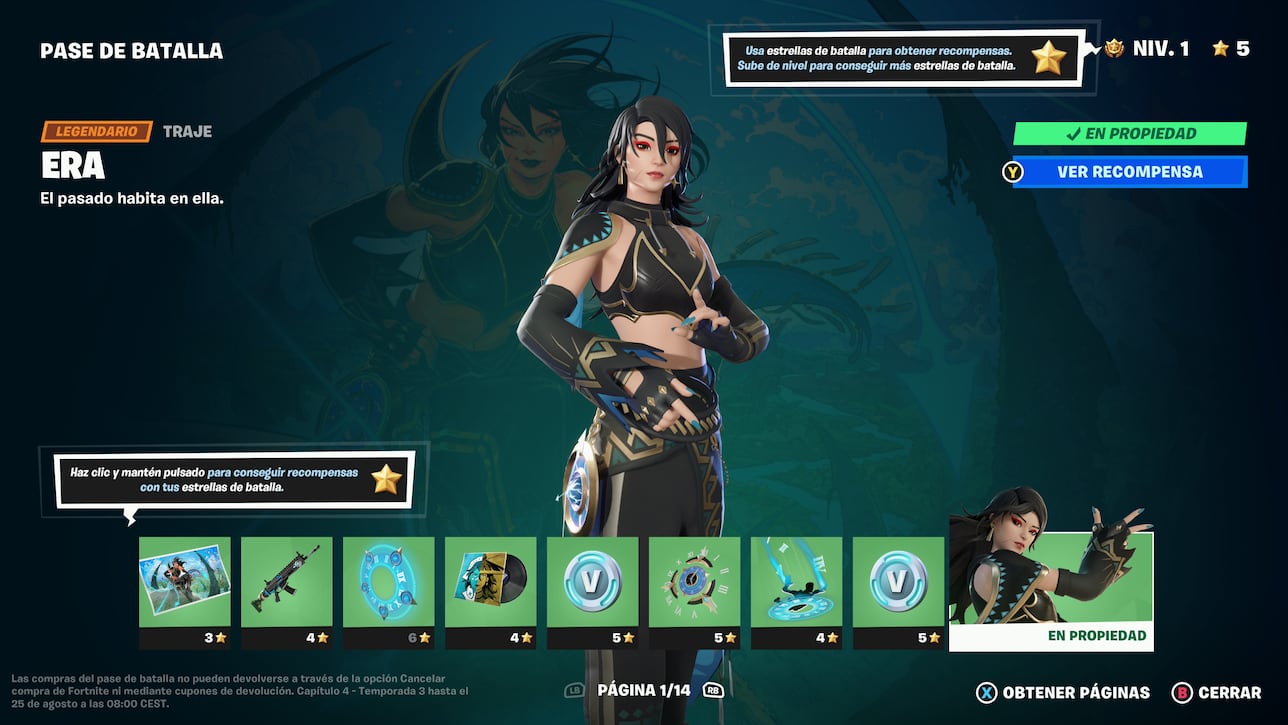The image size is (1288, 725).
Task: Click the star icon in the top rewards tooltip
Action: coord(1048,58)
